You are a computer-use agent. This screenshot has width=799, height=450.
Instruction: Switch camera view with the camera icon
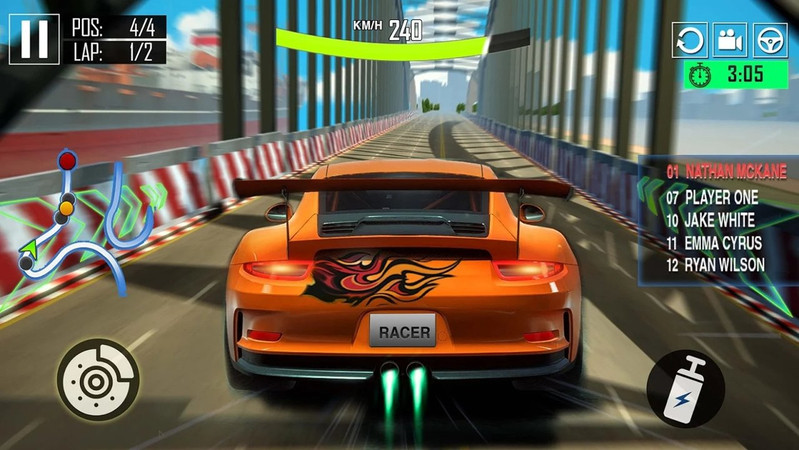coord(730,41)
